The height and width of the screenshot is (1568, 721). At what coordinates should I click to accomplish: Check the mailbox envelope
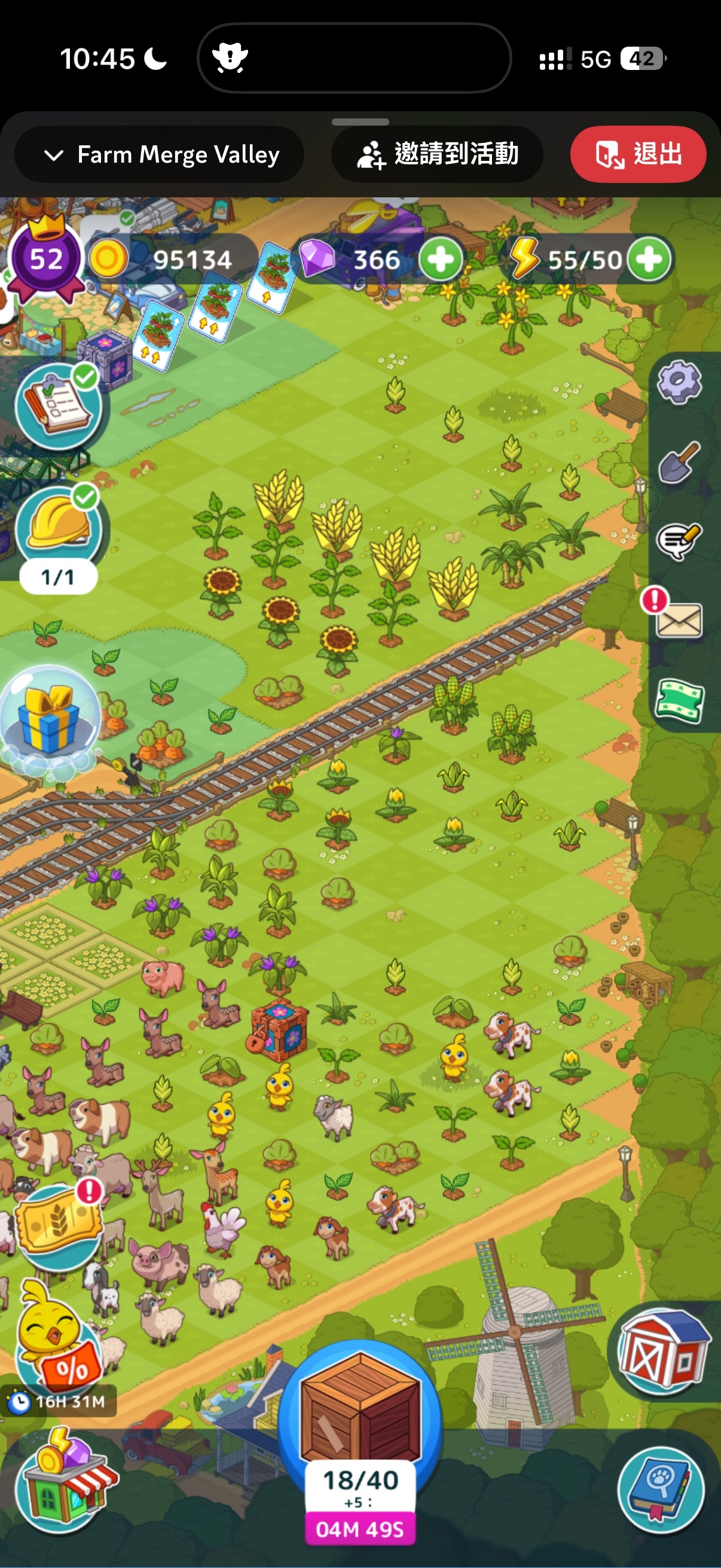point(678,620)
